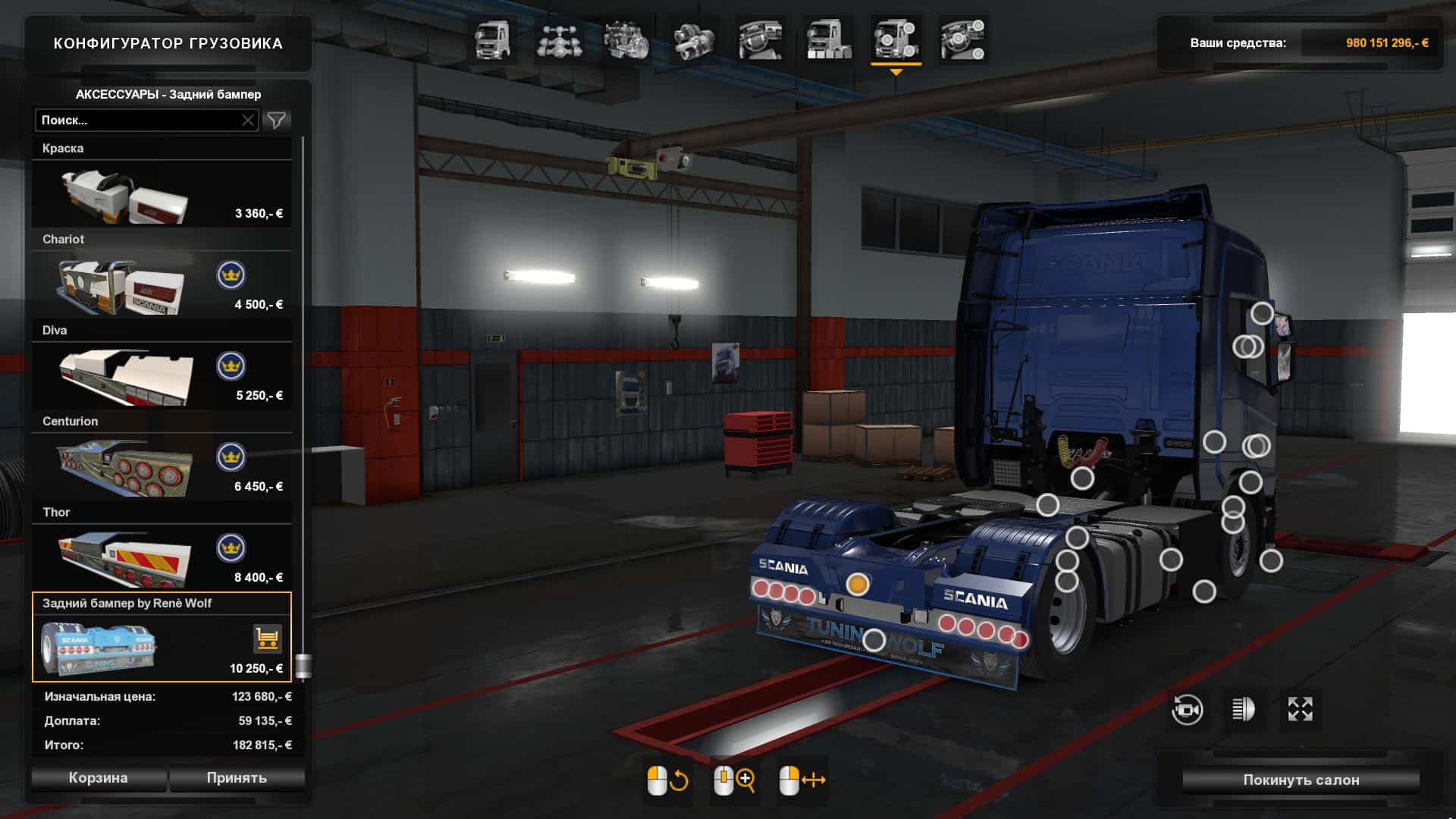This screenshot has width=1456, height=819.
Task: Select the Краска rear bumper option
Action: tap(162, 195)
